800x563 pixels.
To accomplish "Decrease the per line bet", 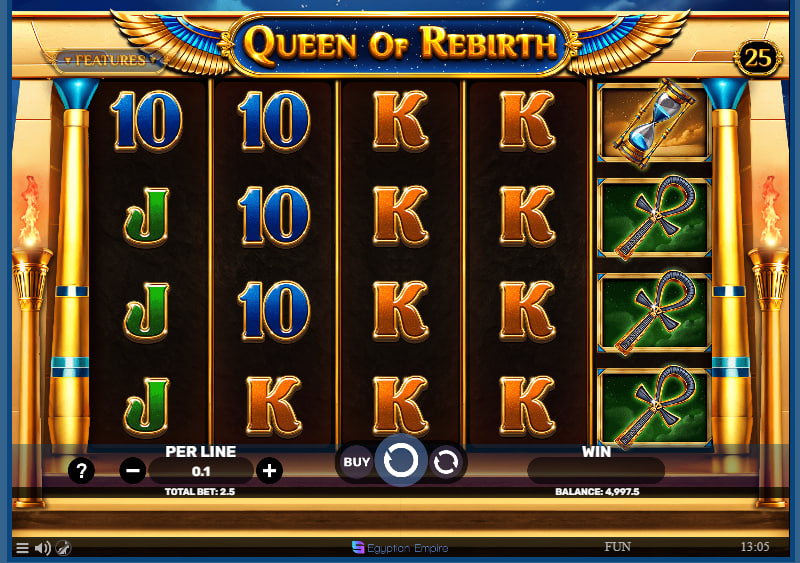I will [x=132, y=470].
